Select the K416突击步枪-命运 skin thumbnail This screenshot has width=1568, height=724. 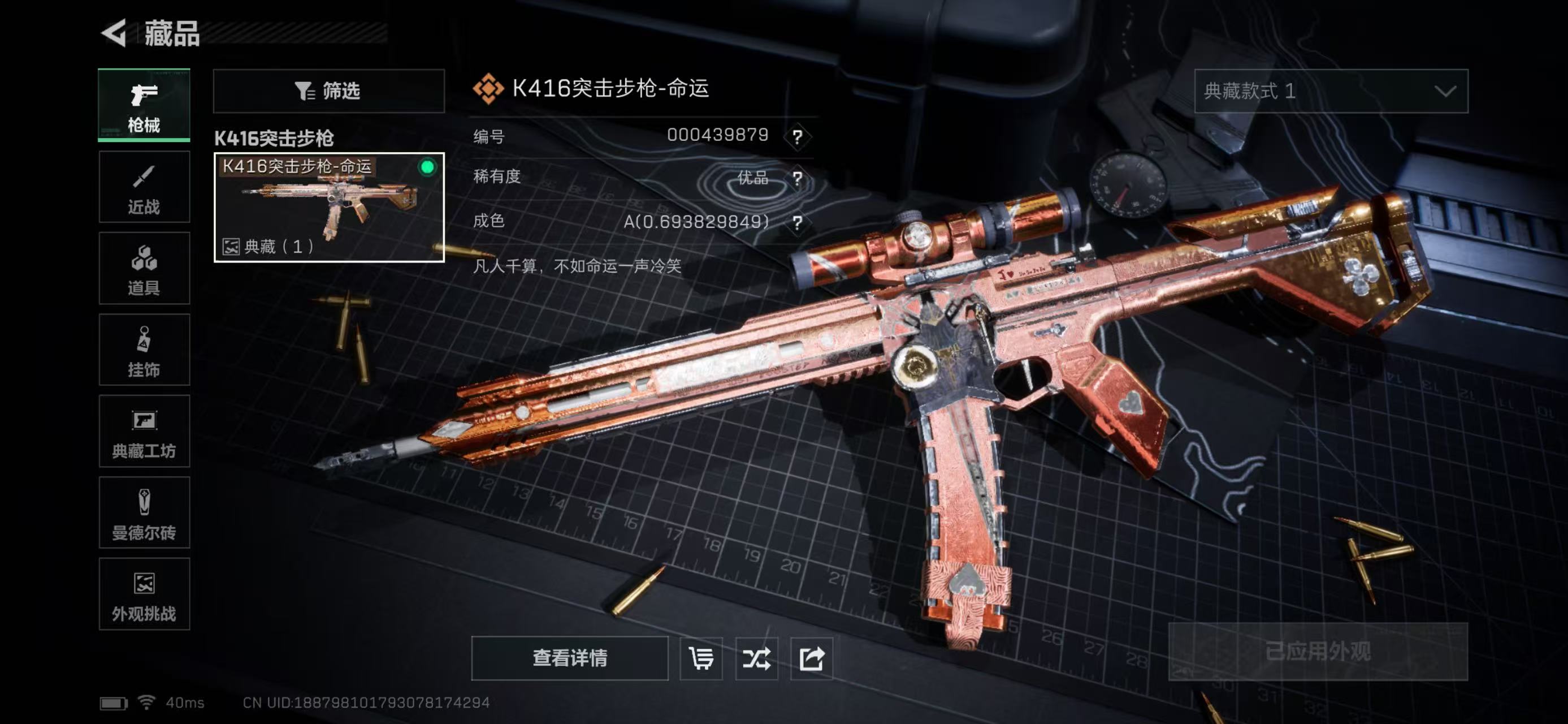click(329, 207)
